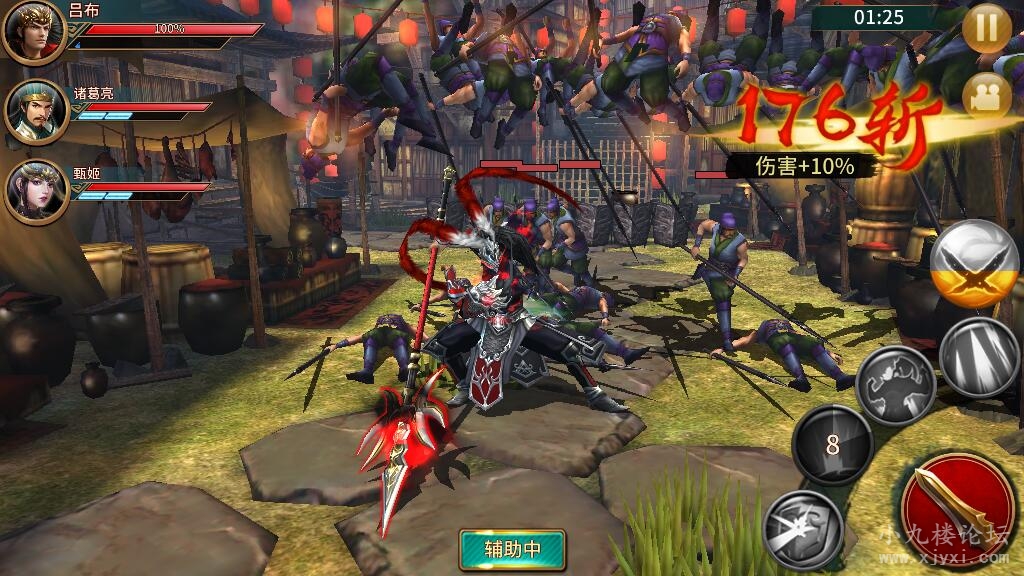
Task: Switch to hero 甄姬
Action: pyautogui.click(x=36, y=191)
